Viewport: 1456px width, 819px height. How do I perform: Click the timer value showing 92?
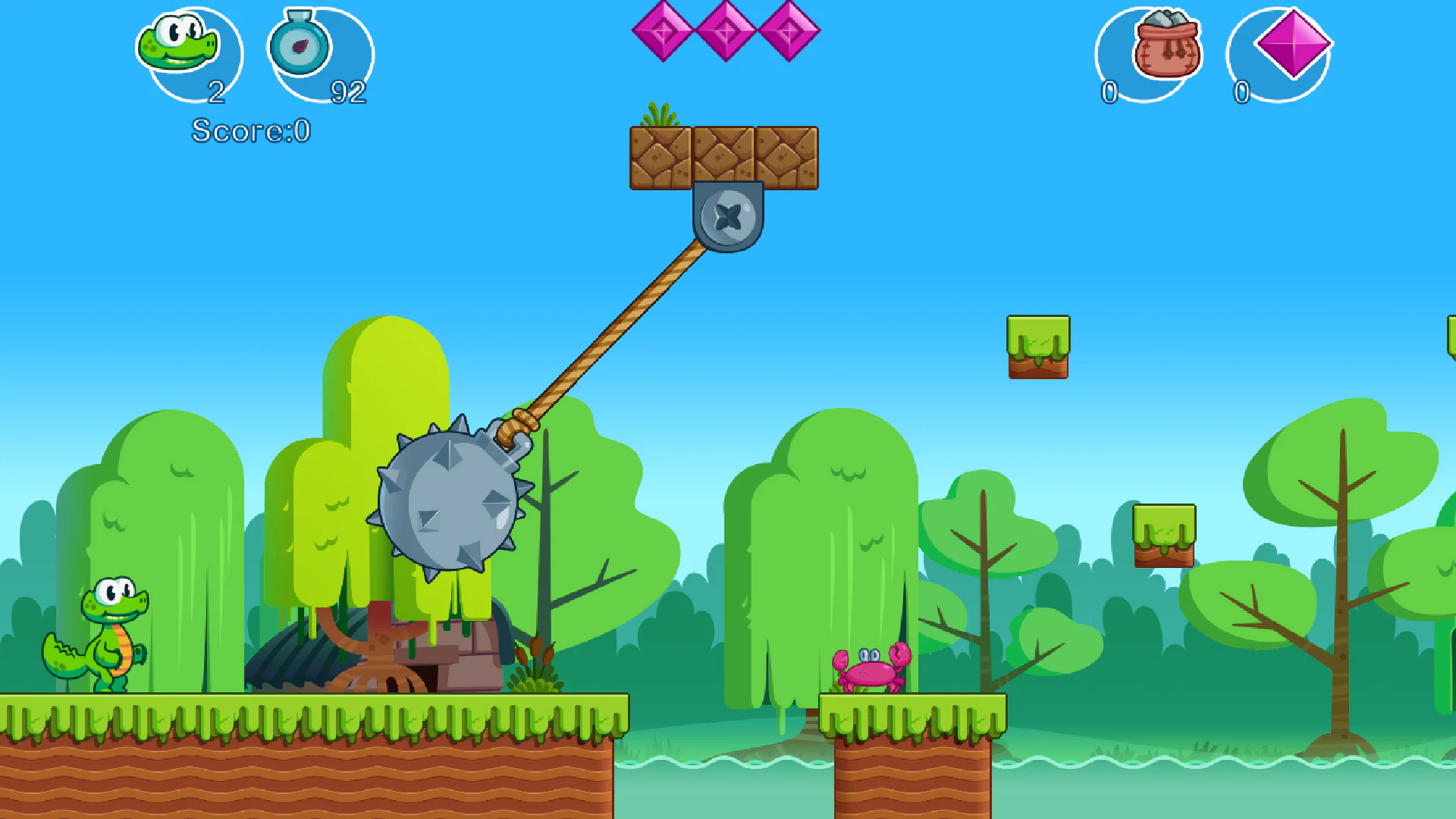[347, 93]
